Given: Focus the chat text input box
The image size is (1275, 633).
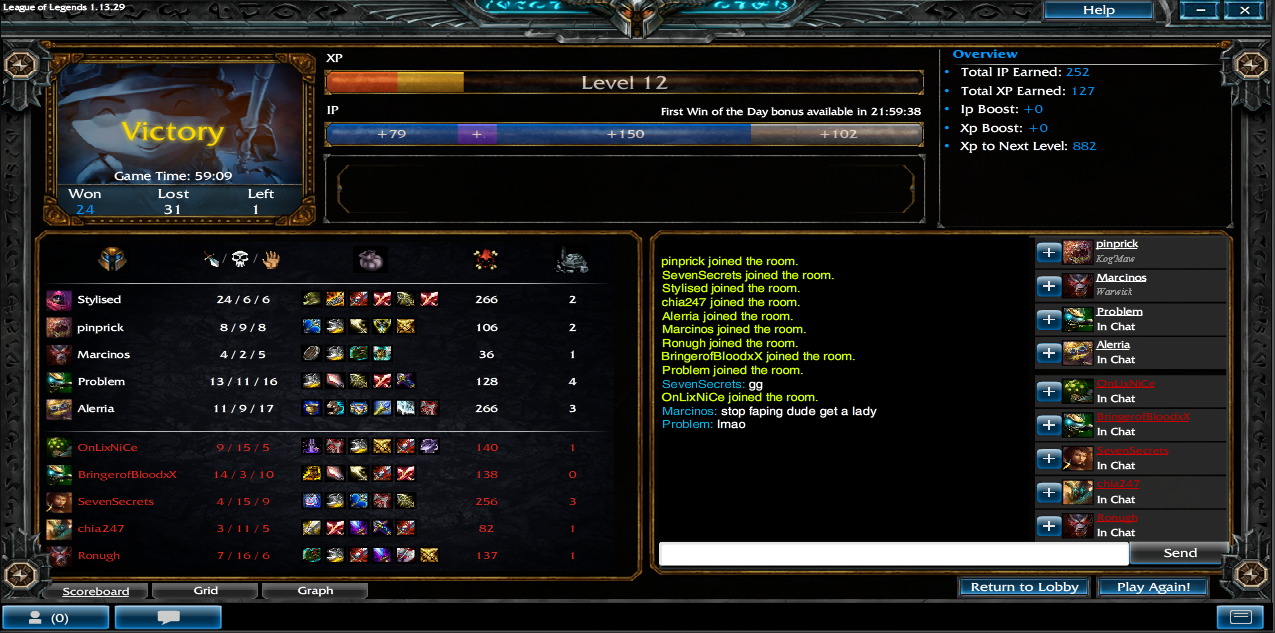Looking at the screenshot, I should (x=893, y=554).
